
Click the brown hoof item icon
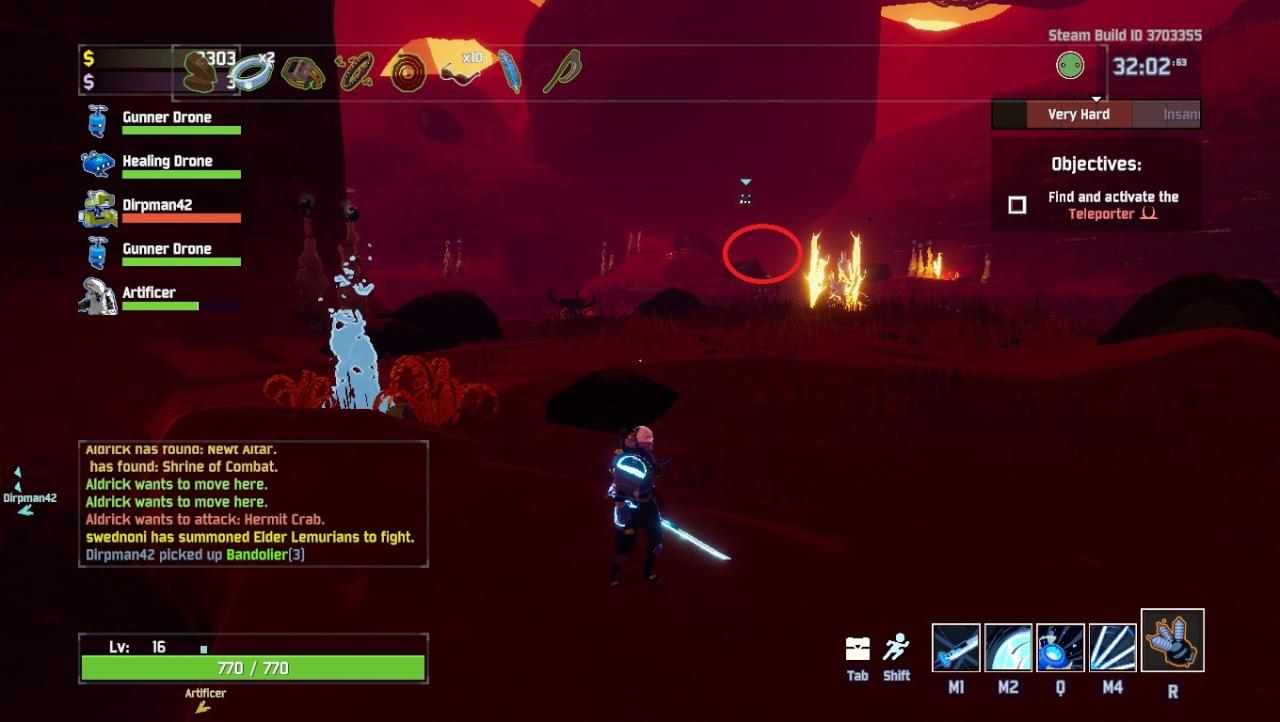coord(199,72)
